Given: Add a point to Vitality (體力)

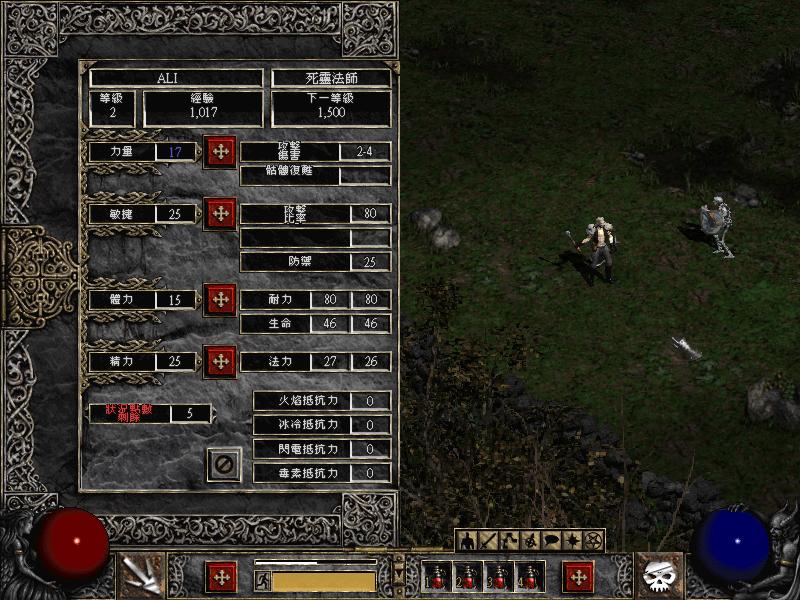Looking at the screenshot, I should coord(220,299).
